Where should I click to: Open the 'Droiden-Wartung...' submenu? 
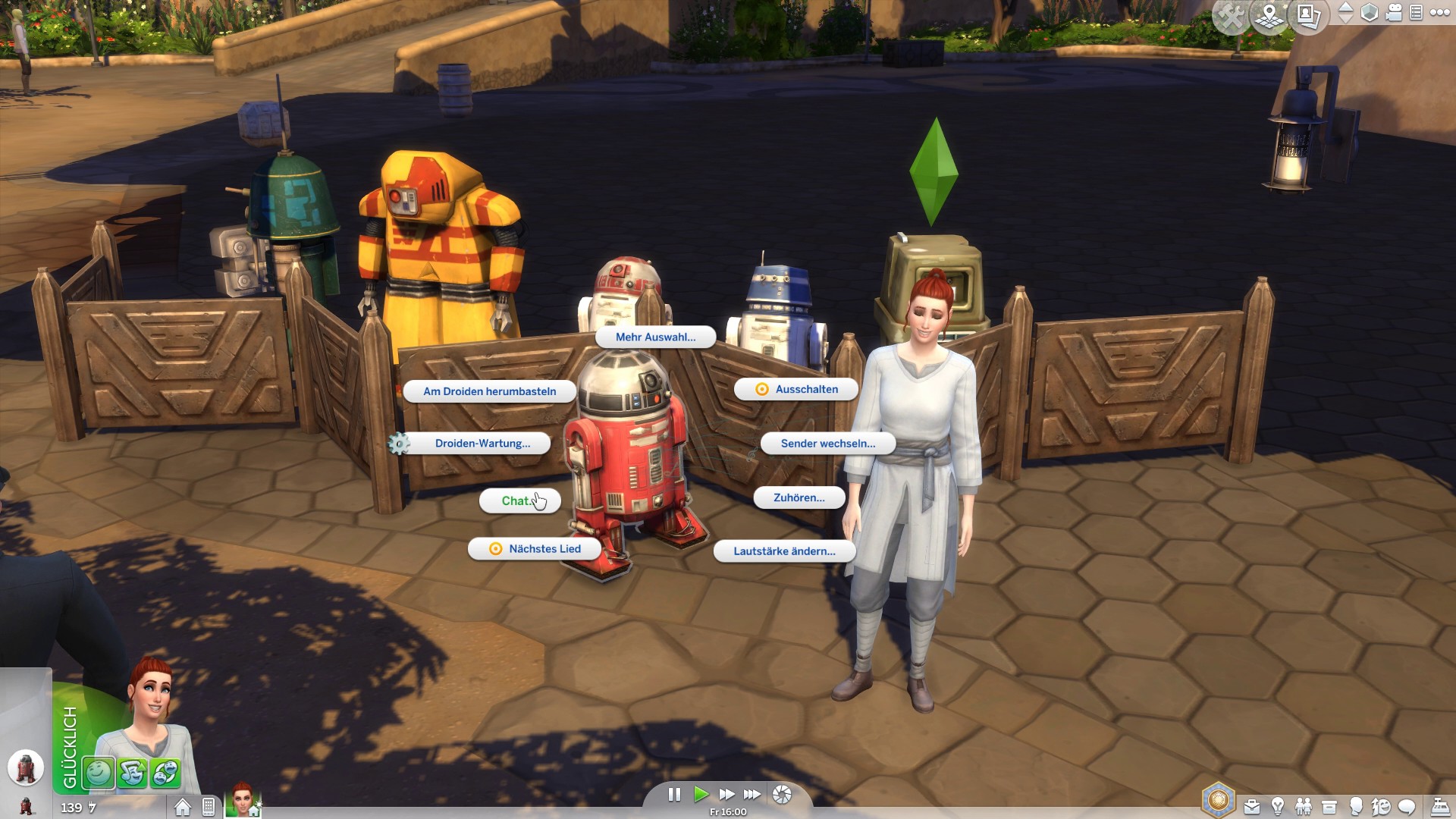482,444
